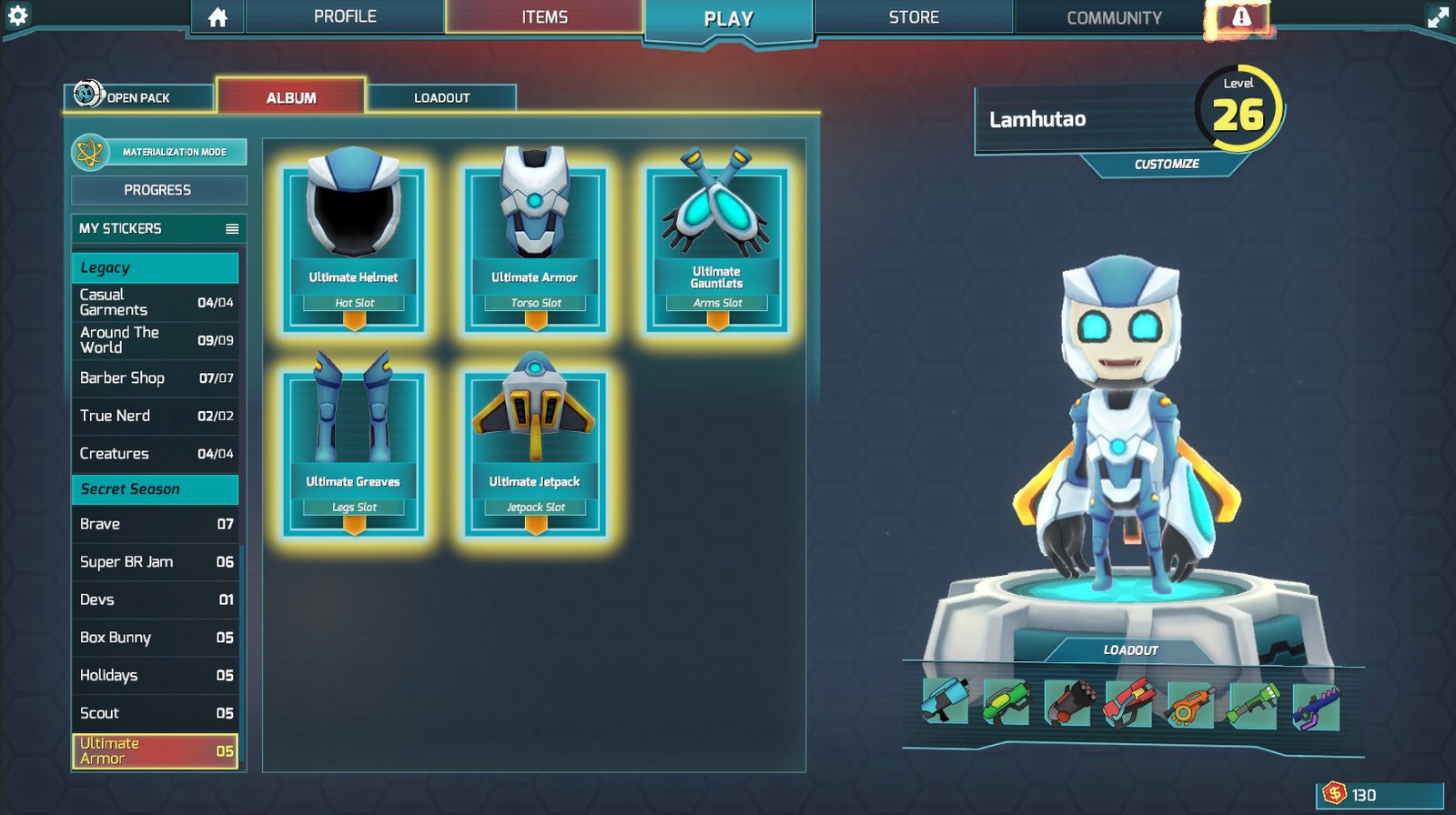Select the Super BR Jam collection
The width and height of the screenshot is (1456, 815).
pyautogui.click(x=155, y=562)
